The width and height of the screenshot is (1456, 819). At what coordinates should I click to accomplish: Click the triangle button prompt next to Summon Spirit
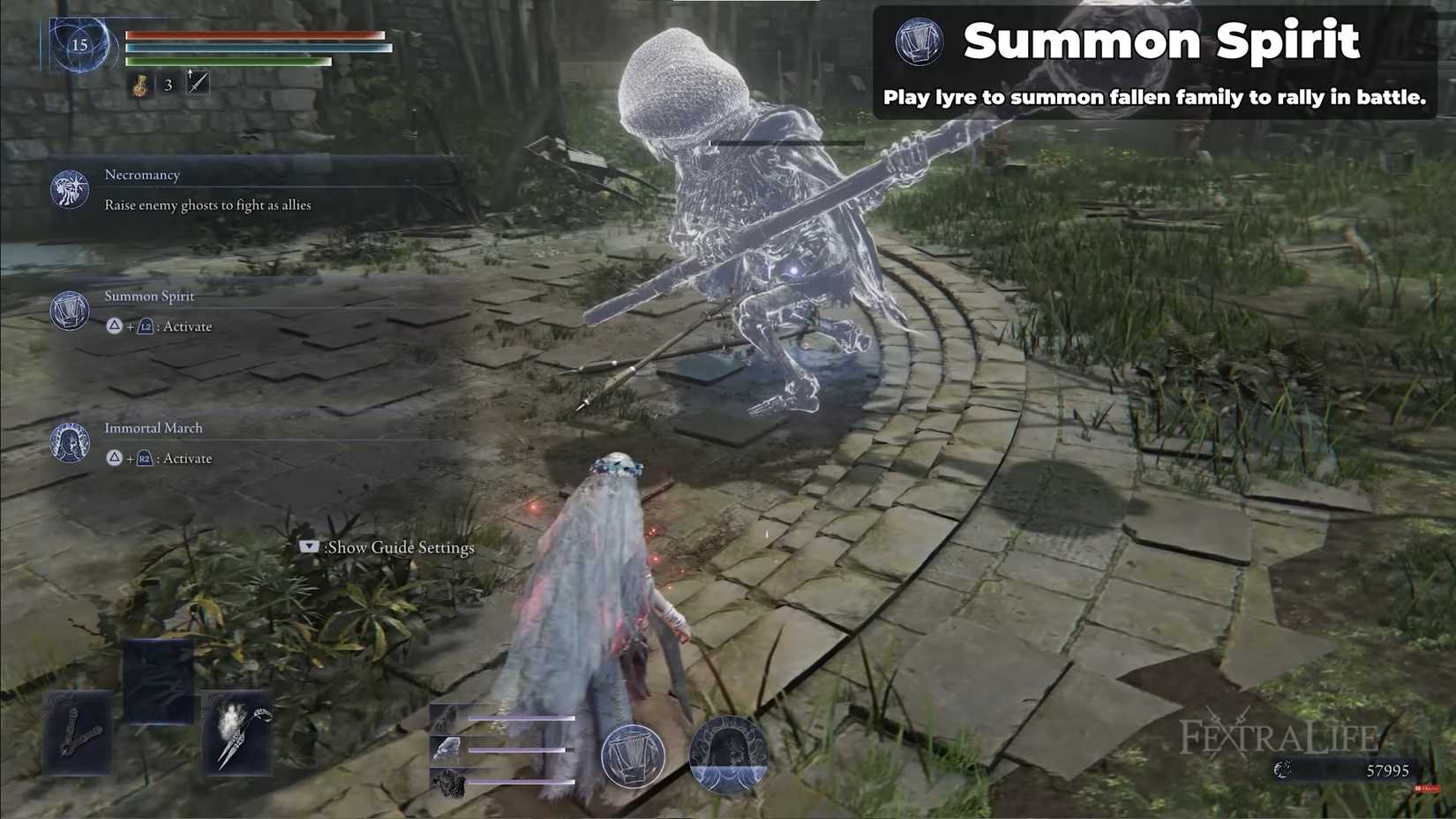click(114, 327)
